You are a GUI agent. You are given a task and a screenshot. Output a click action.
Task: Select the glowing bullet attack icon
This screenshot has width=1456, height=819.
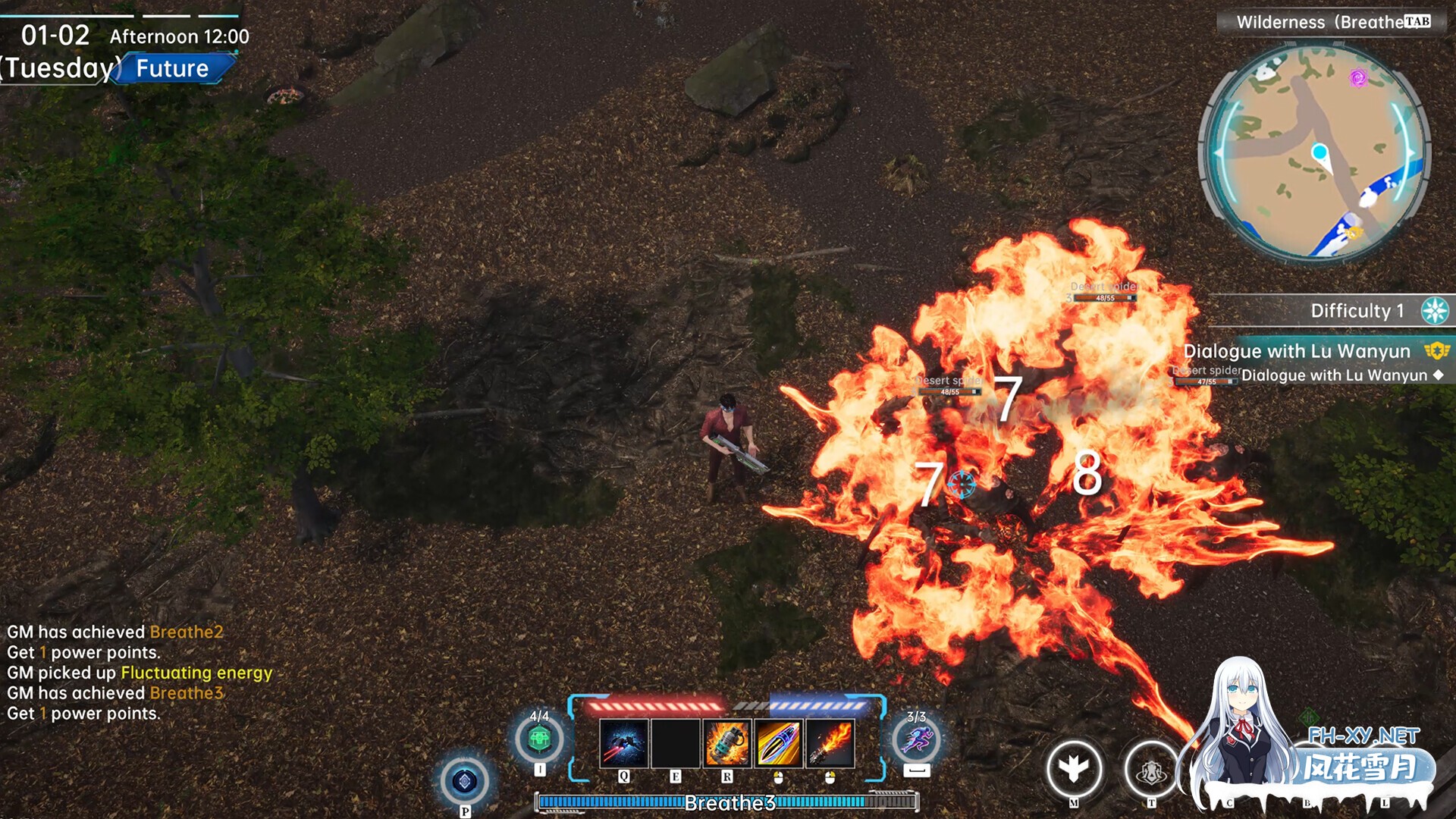pyautogui.click(x=778, y=743)
